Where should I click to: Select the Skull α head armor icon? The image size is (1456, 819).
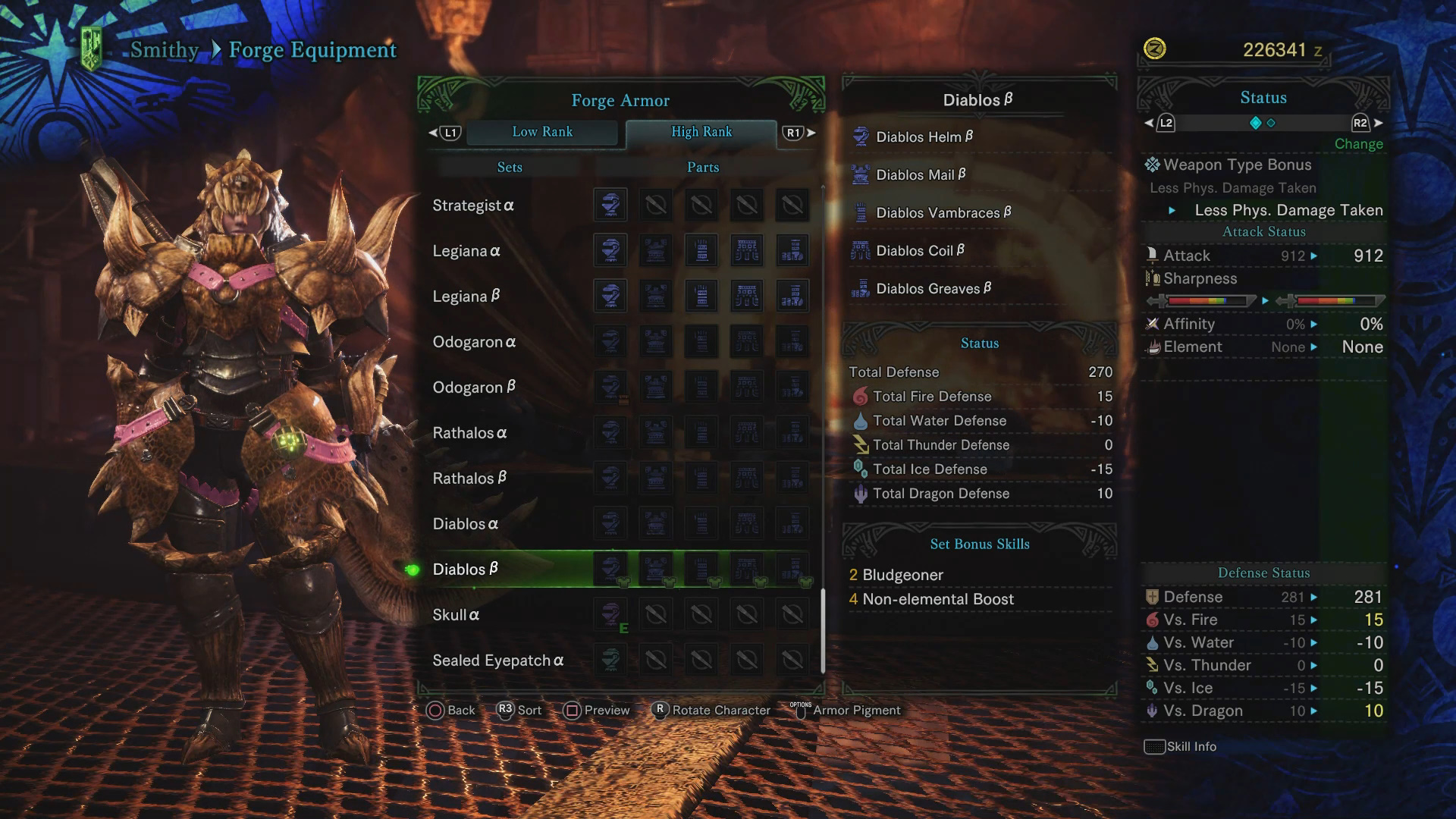610,614
